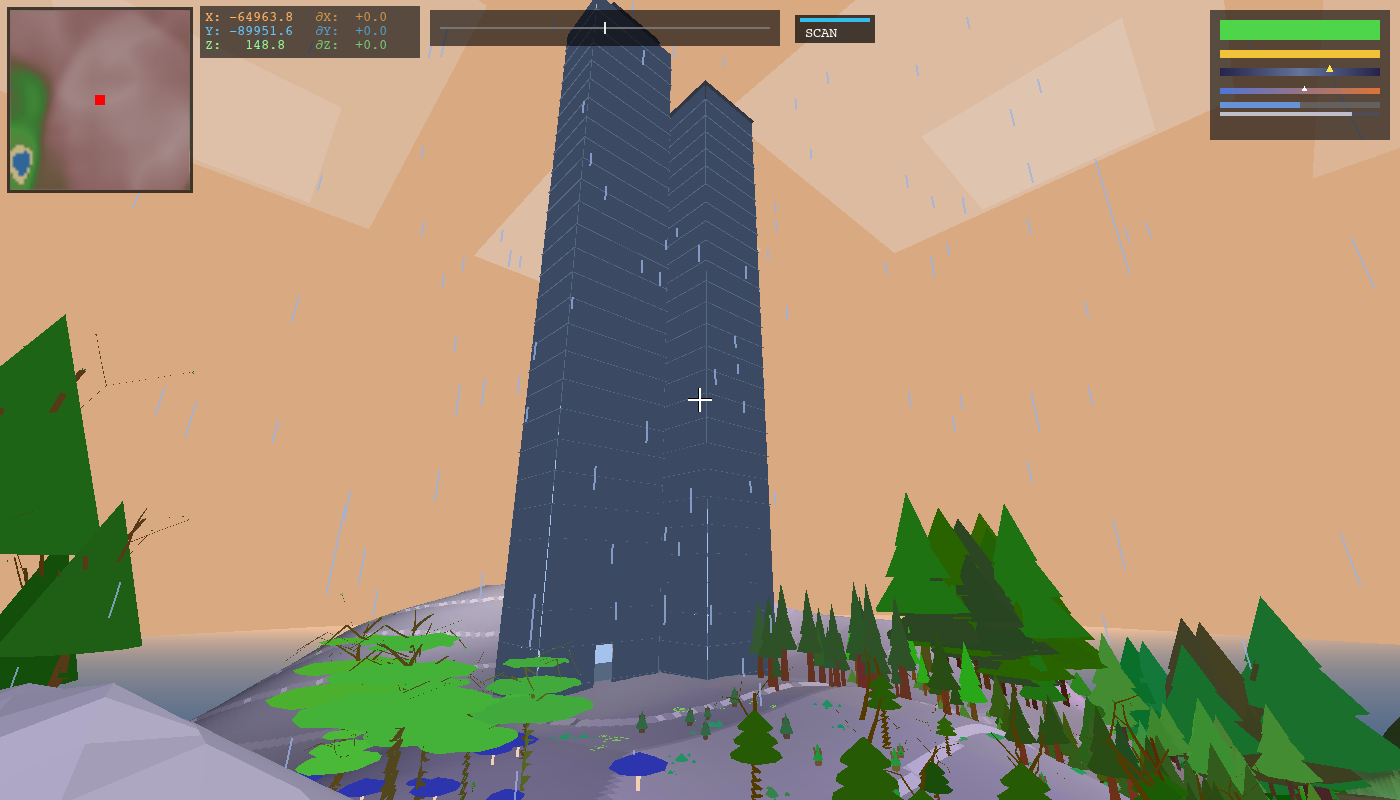This screenshot has height=800, width=1400.
Task: Click the blue fill bar in the right panel
Action: pos(1259,105)
